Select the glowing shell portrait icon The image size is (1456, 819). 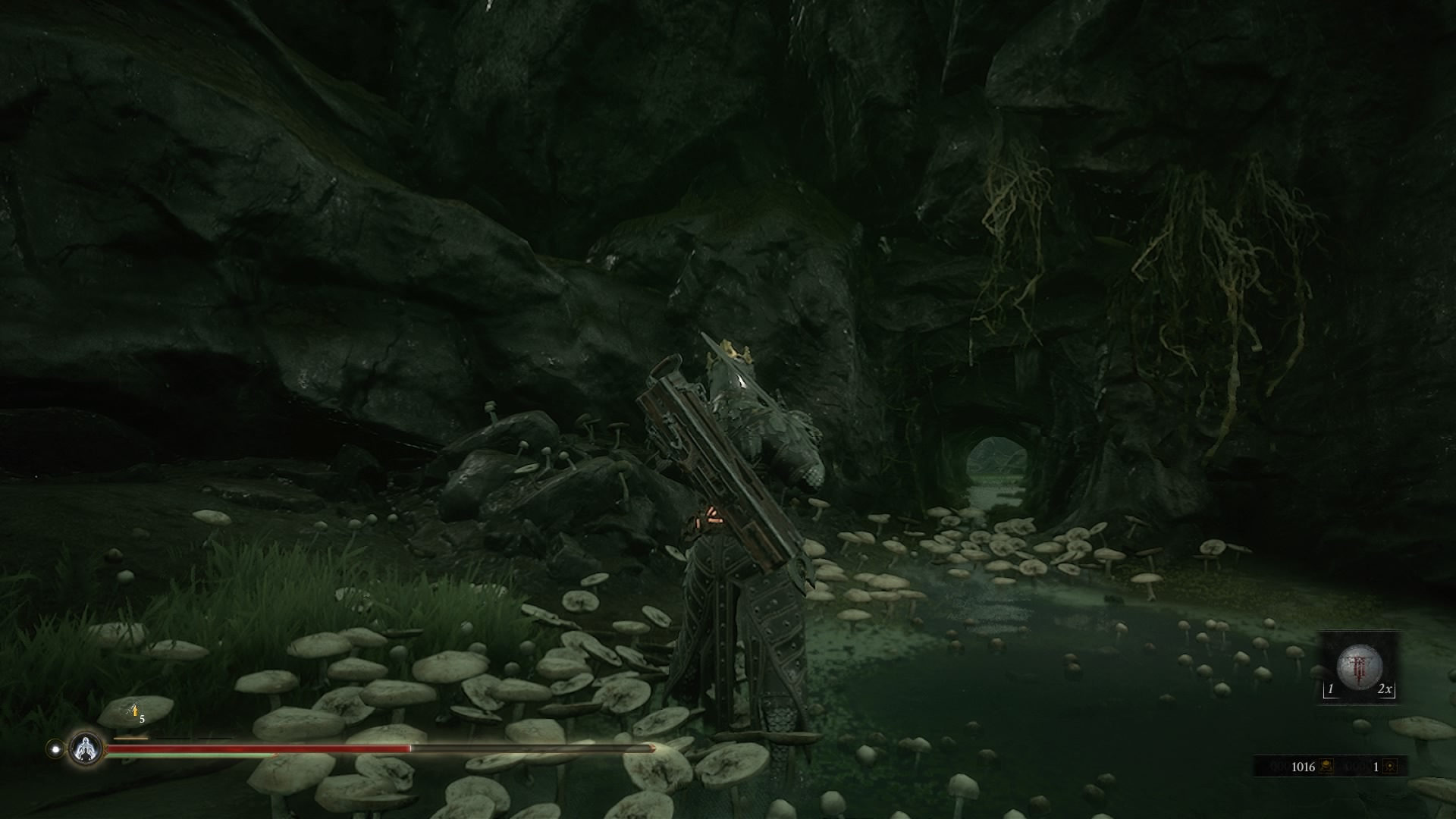[86, 748]
